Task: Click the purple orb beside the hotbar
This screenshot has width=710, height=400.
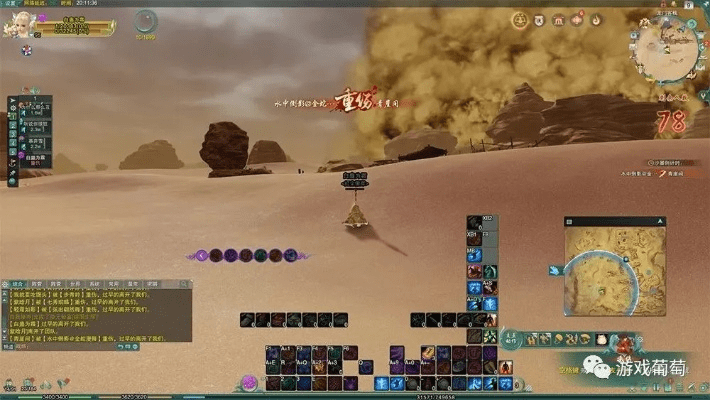Action: pos(249,382)
